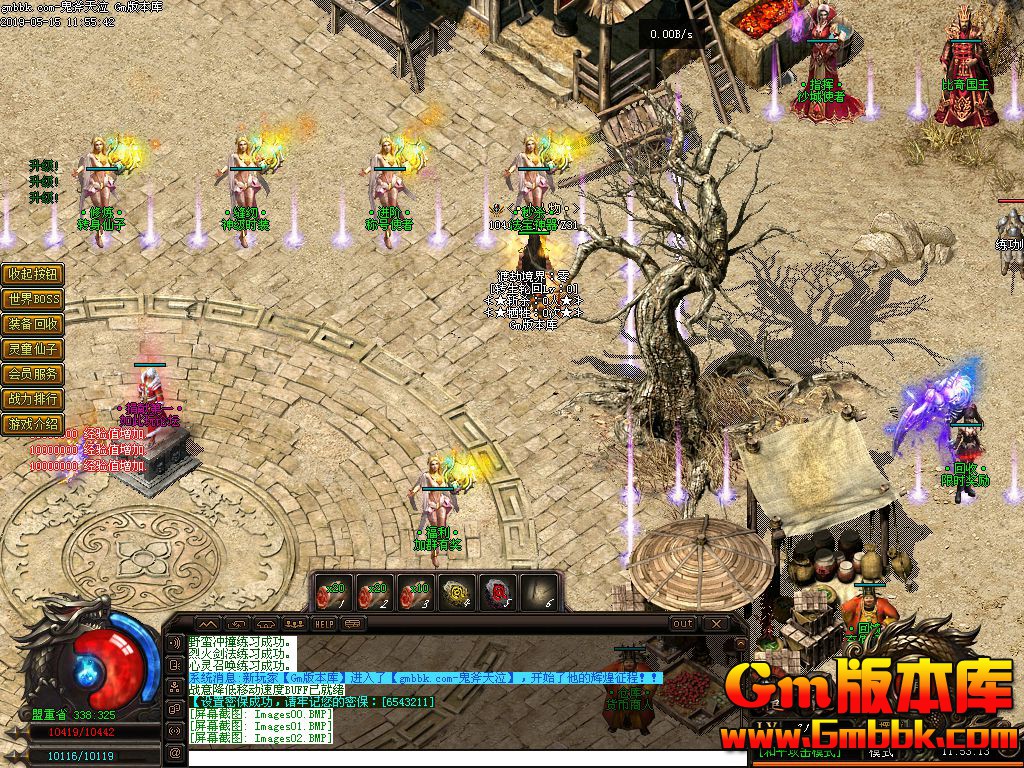The height and width of the screenshot is (768, 1024).
Task: Click the HELP button on the chat bar
Action: pos(324,623)
